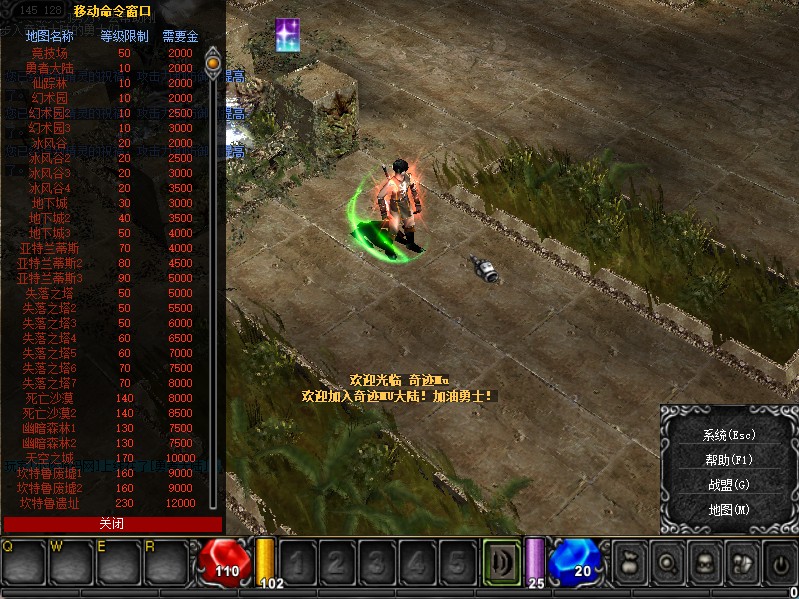Viewport: 799px width, 599px height.
Task: Choose the 亚特兰蒂斯 map row
Action: [50, 248]
